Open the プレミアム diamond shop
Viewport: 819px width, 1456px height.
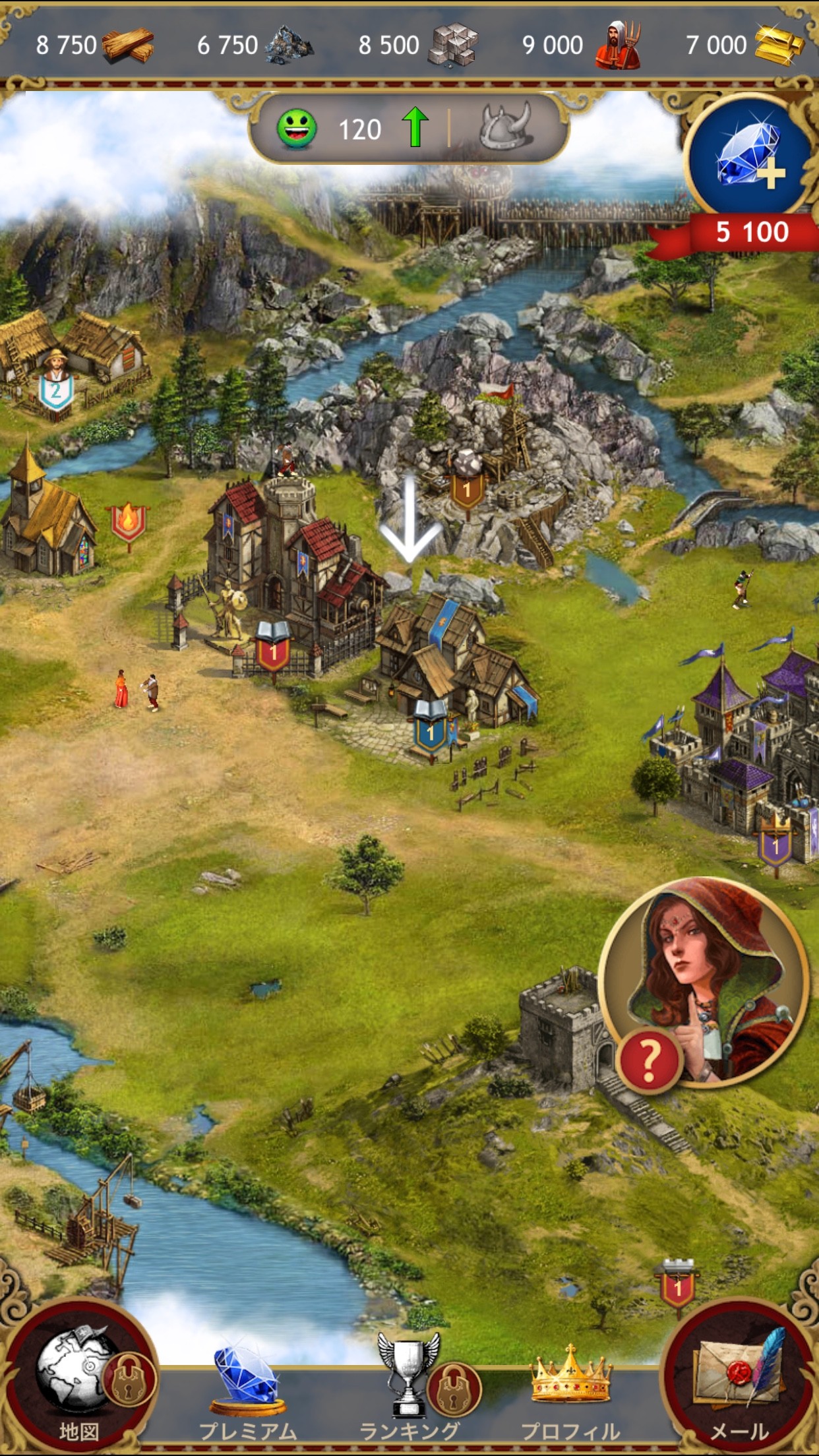click(247, 1391)
